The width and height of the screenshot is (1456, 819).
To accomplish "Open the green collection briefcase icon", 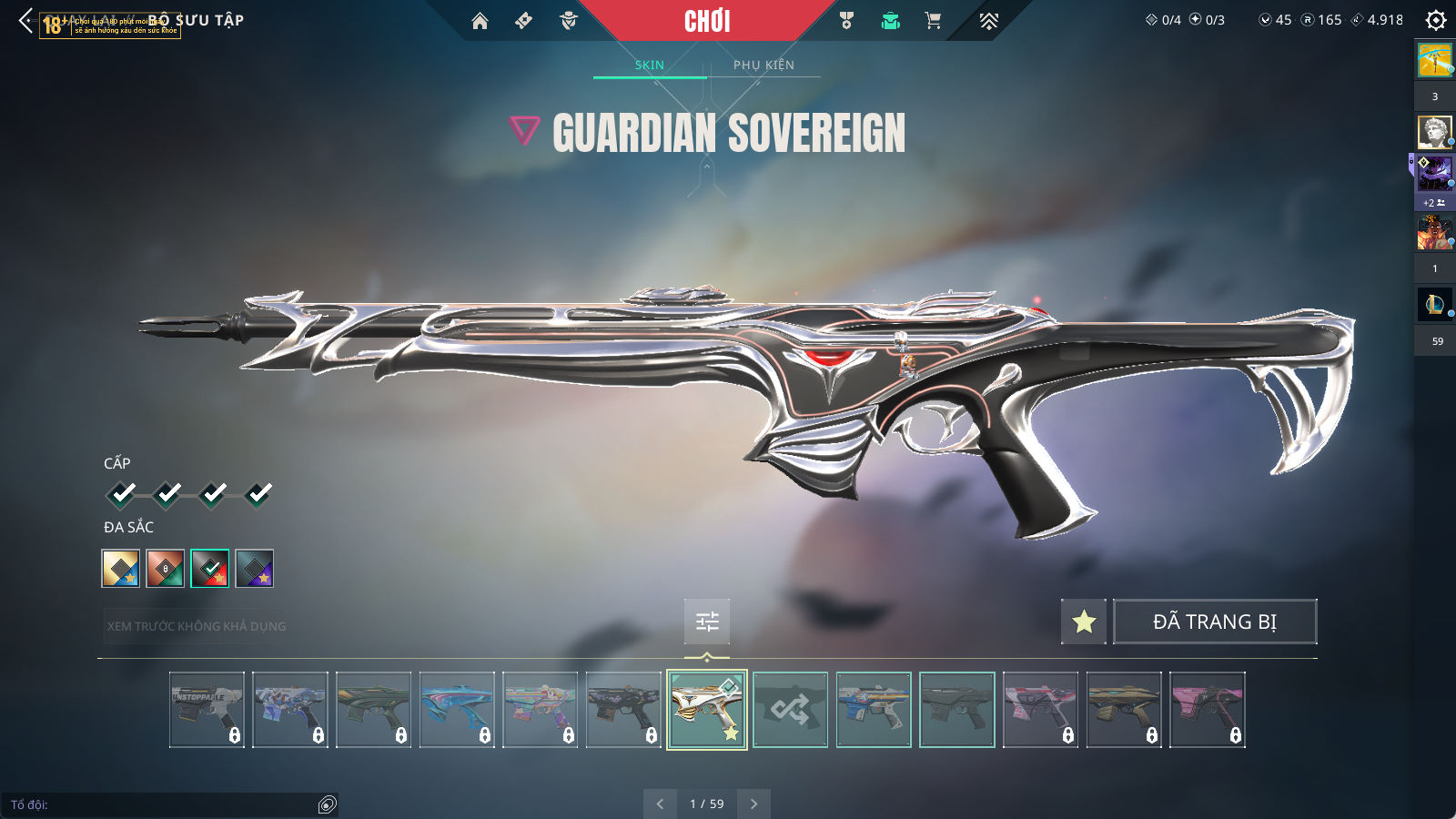I will pyautogui.click(x=890, y=21).
